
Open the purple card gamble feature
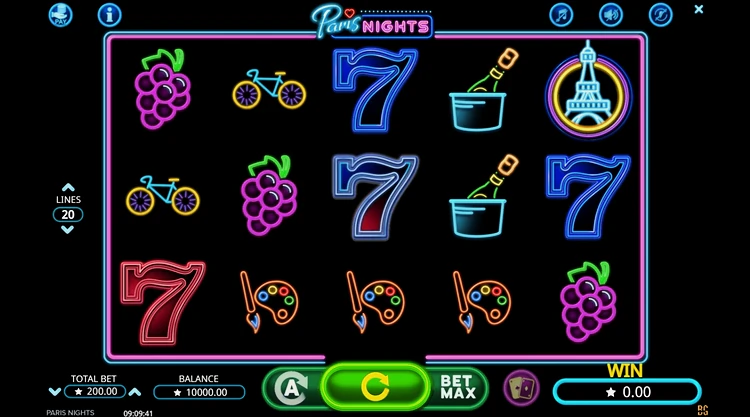pos(520,386)
